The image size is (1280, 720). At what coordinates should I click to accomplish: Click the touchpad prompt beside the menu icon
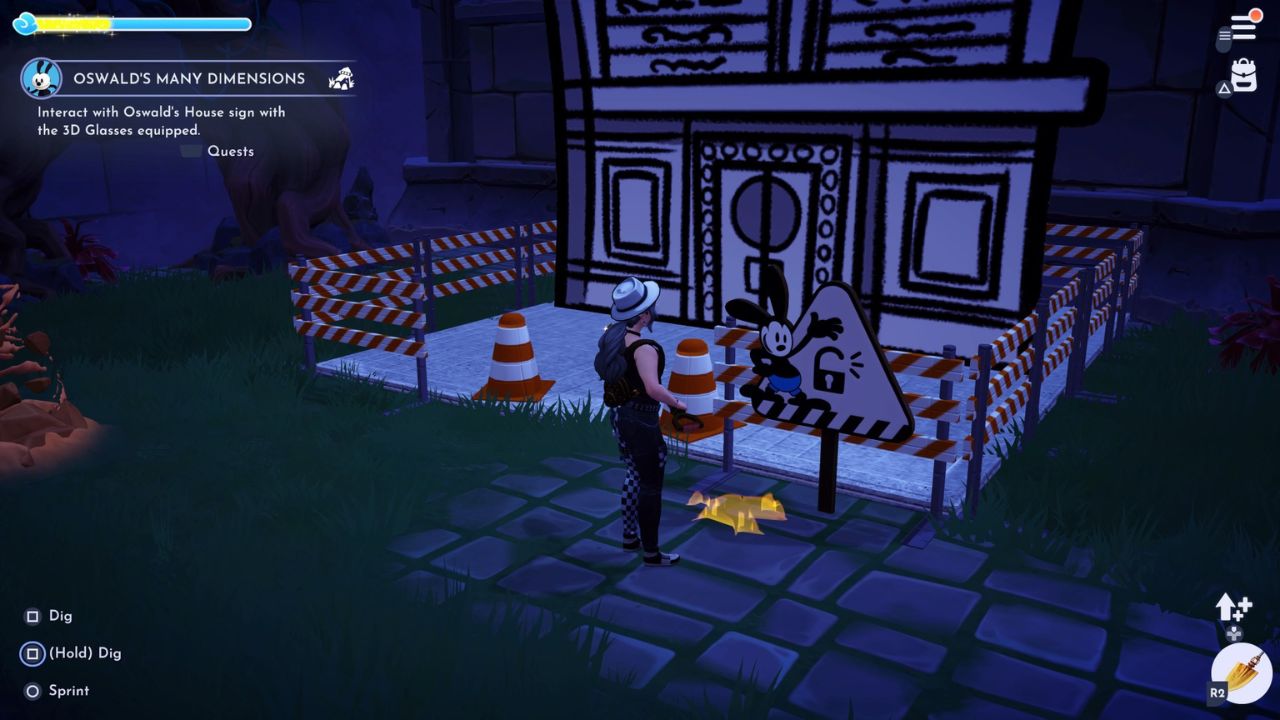[1222, 38]
